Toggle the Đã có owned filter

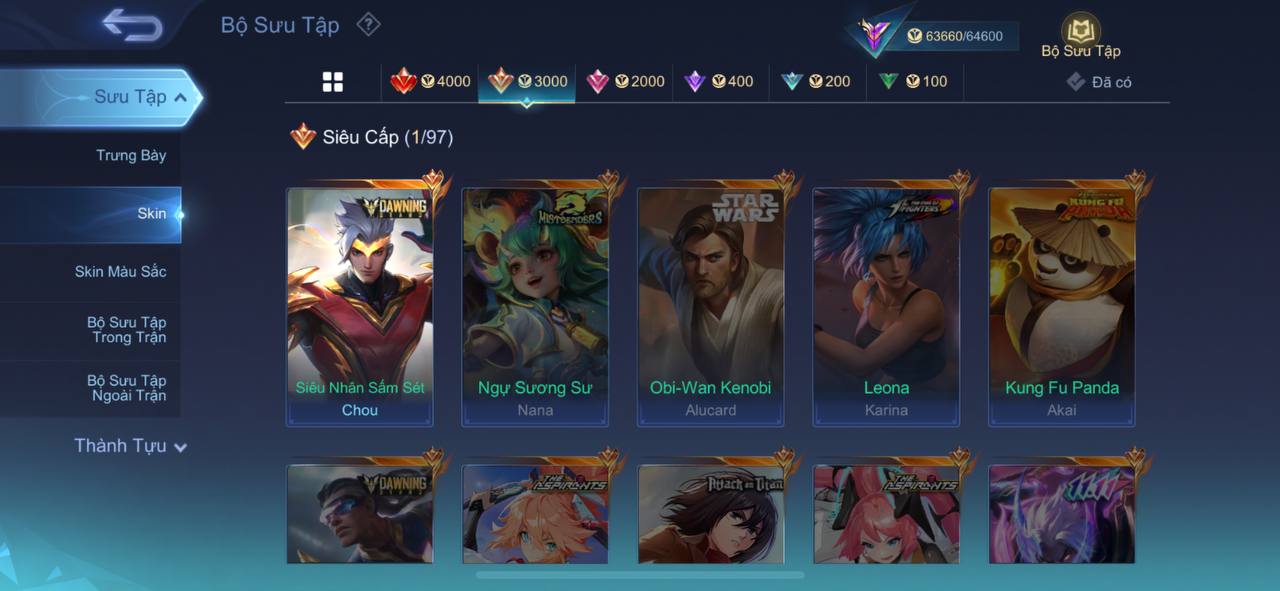pyautogui.click(x=1099, y=82)
